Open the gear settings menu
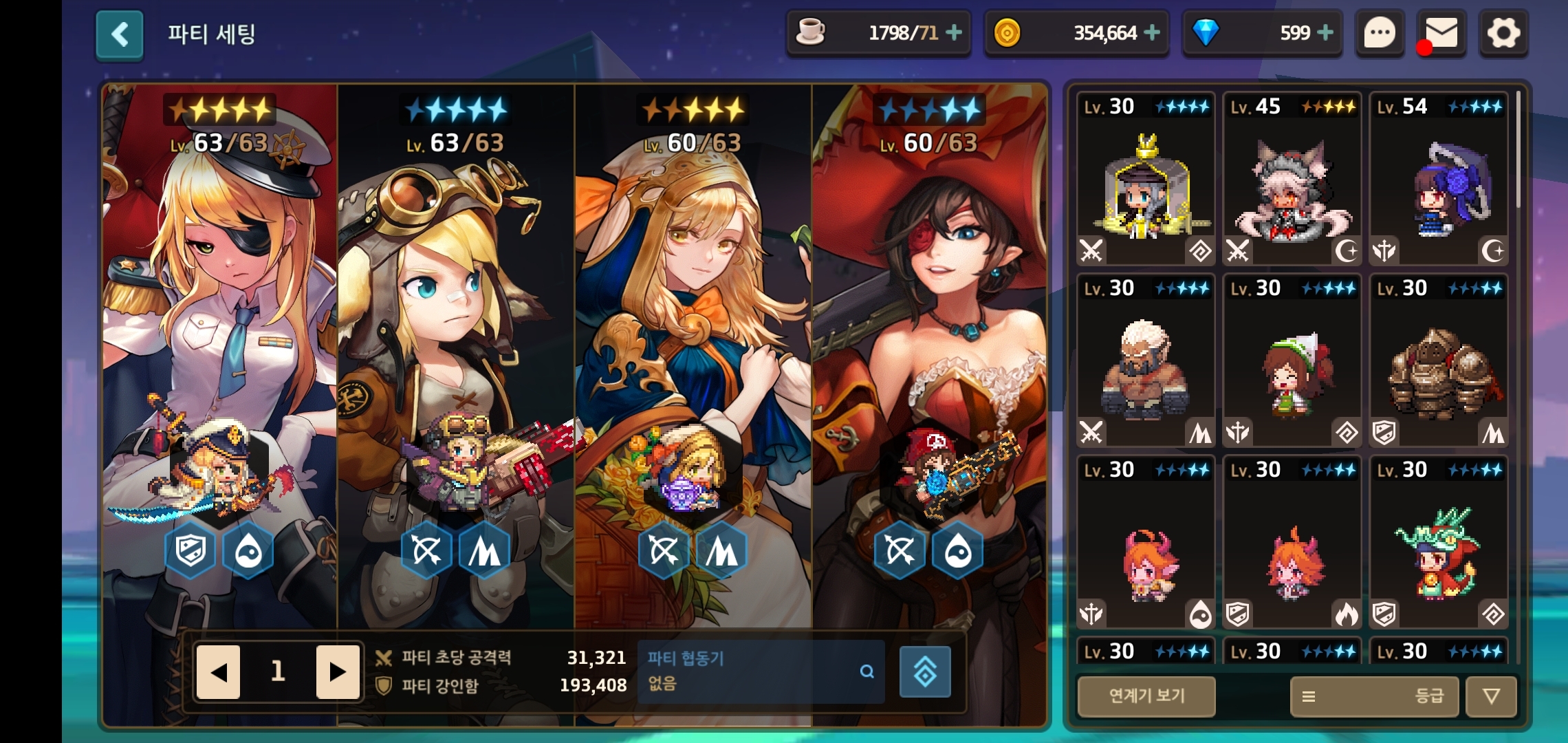Image resolution: width=1568 pixels, height=743 pixels. click(x=1503, y=33)
